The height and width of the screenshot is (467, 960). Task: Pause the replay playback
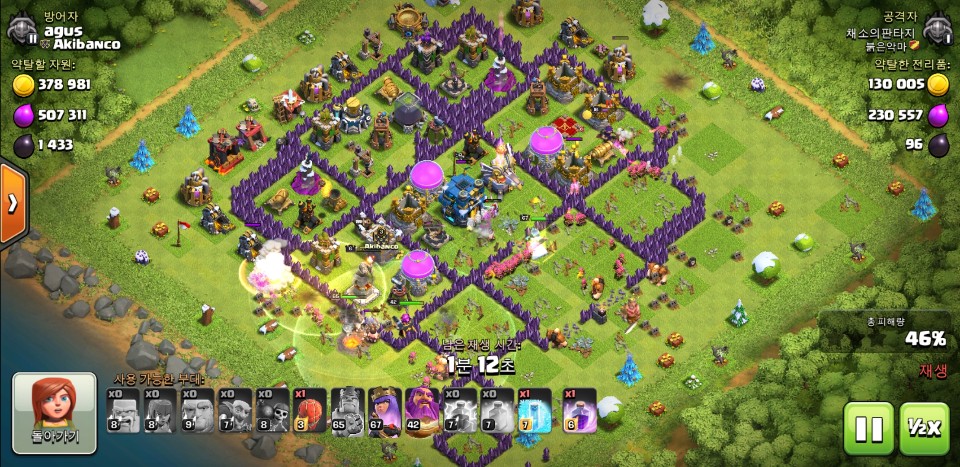(x=869, y=428)
